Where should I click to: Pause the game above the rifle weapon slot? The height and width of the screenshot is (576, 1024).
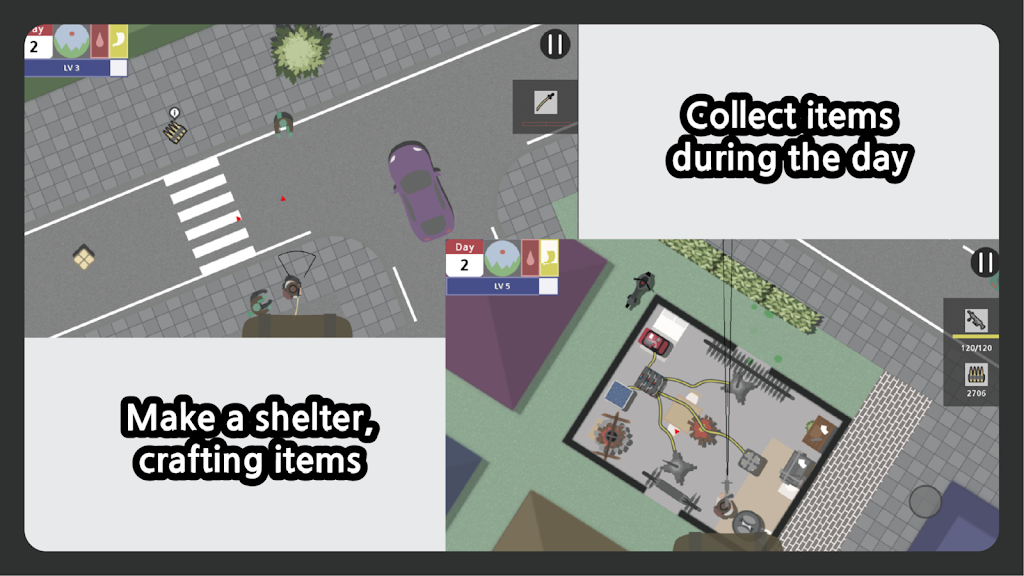point(985,262)
